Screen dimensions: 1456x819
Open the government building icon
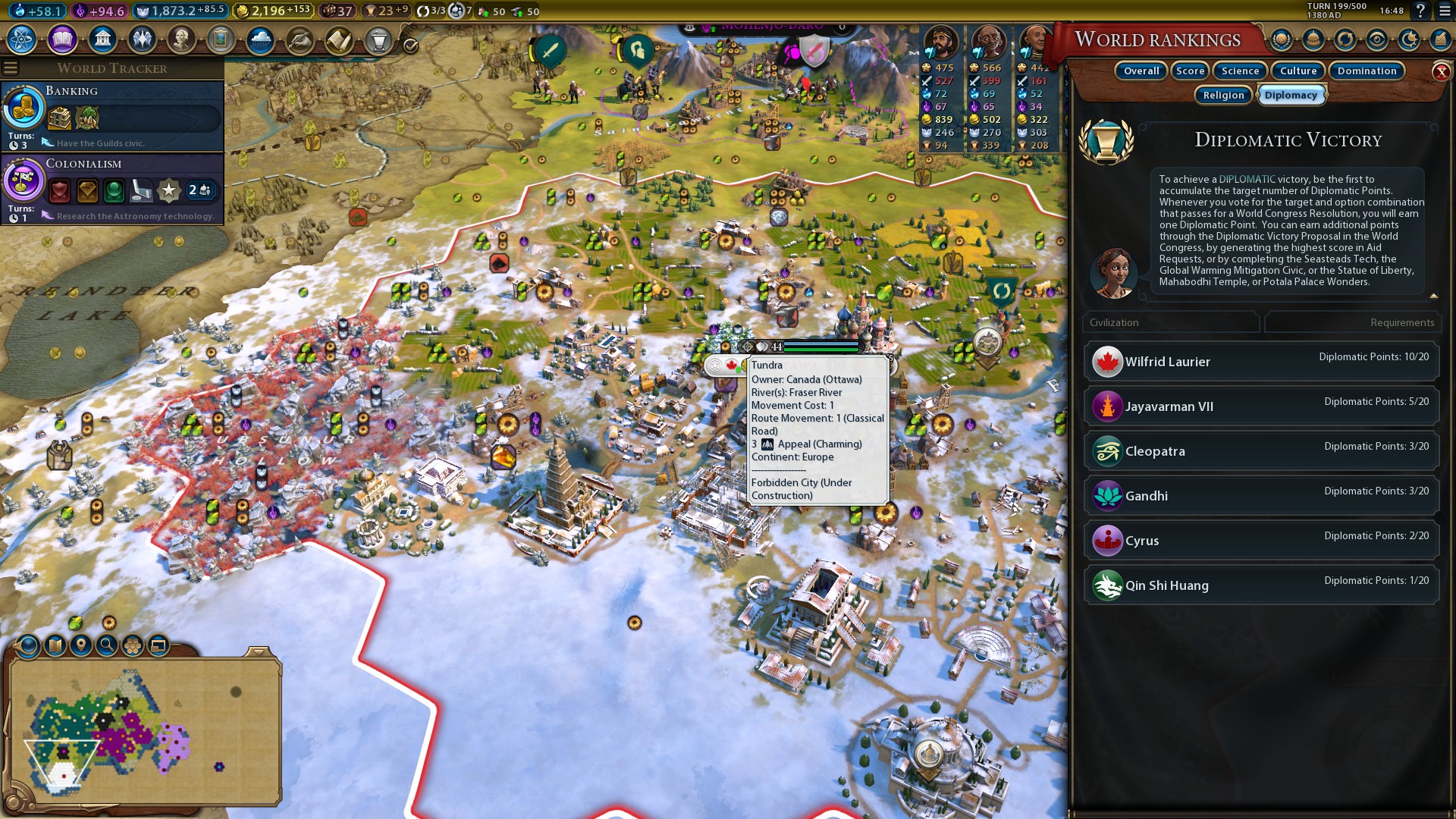(102, 39)
